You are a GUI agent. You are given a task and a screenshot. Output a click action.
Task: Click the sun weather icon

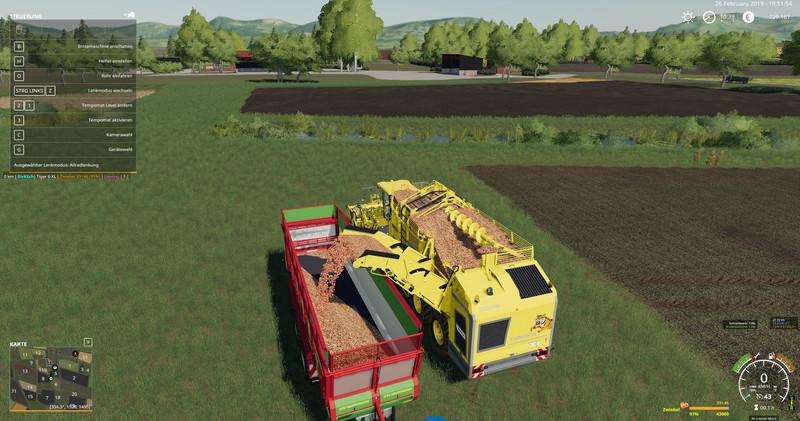coord(688,17)
